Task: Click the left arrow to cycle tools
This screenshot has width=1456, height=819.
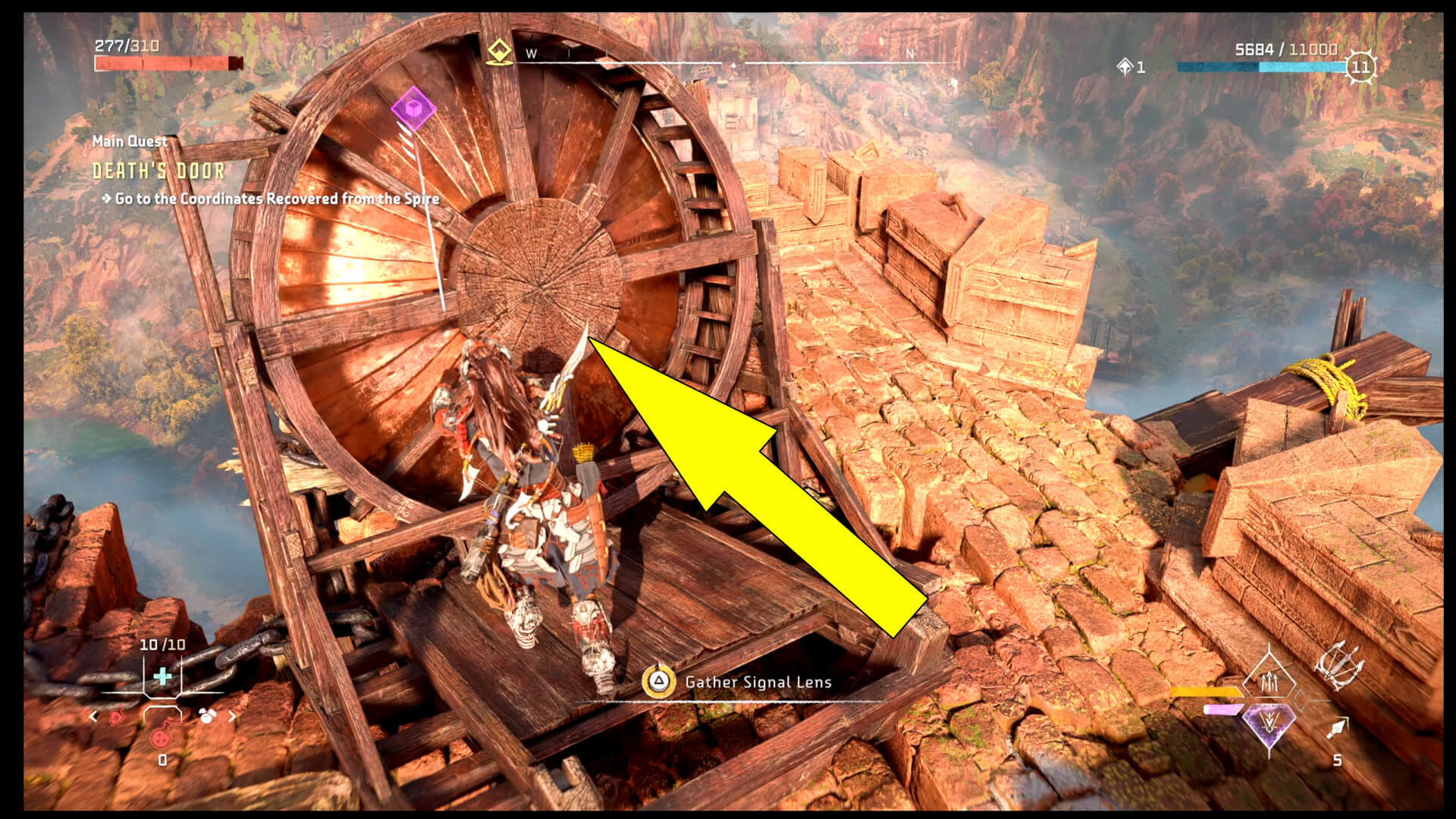Action: (93, 716)
